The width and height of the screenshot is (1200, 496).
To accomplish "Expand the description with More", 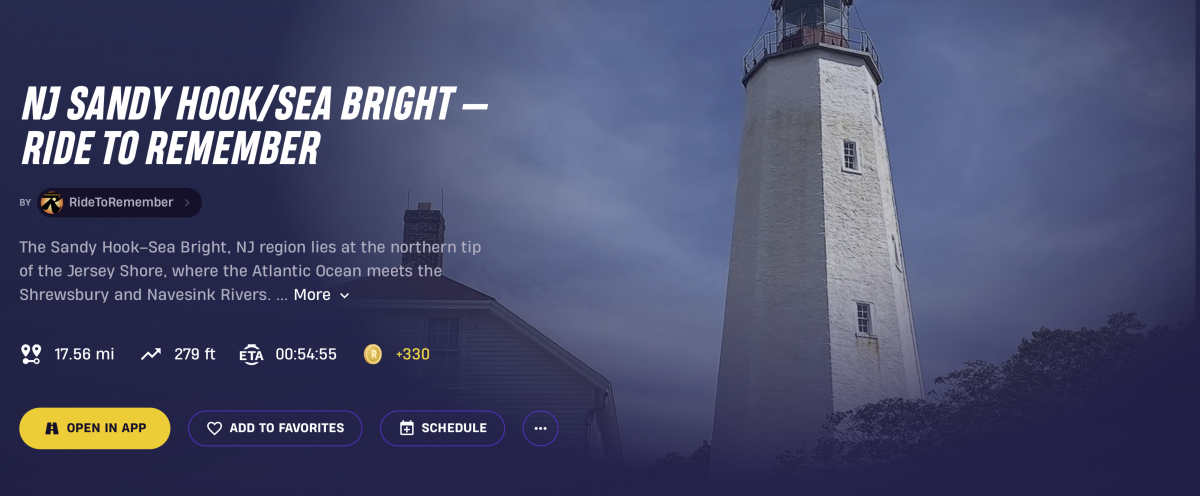I will point(321,295).
